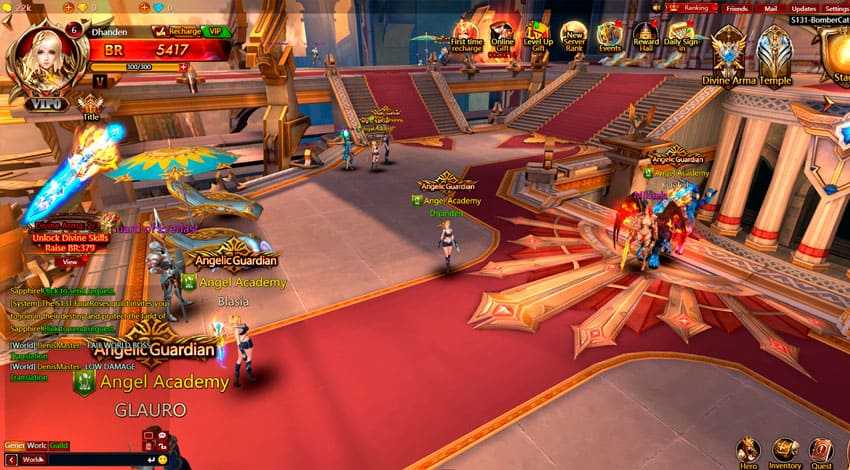Image resolution: width=850 pixels, height=470 pixels.
Task: Open the First time recharge offer
Action: [467, 35]
